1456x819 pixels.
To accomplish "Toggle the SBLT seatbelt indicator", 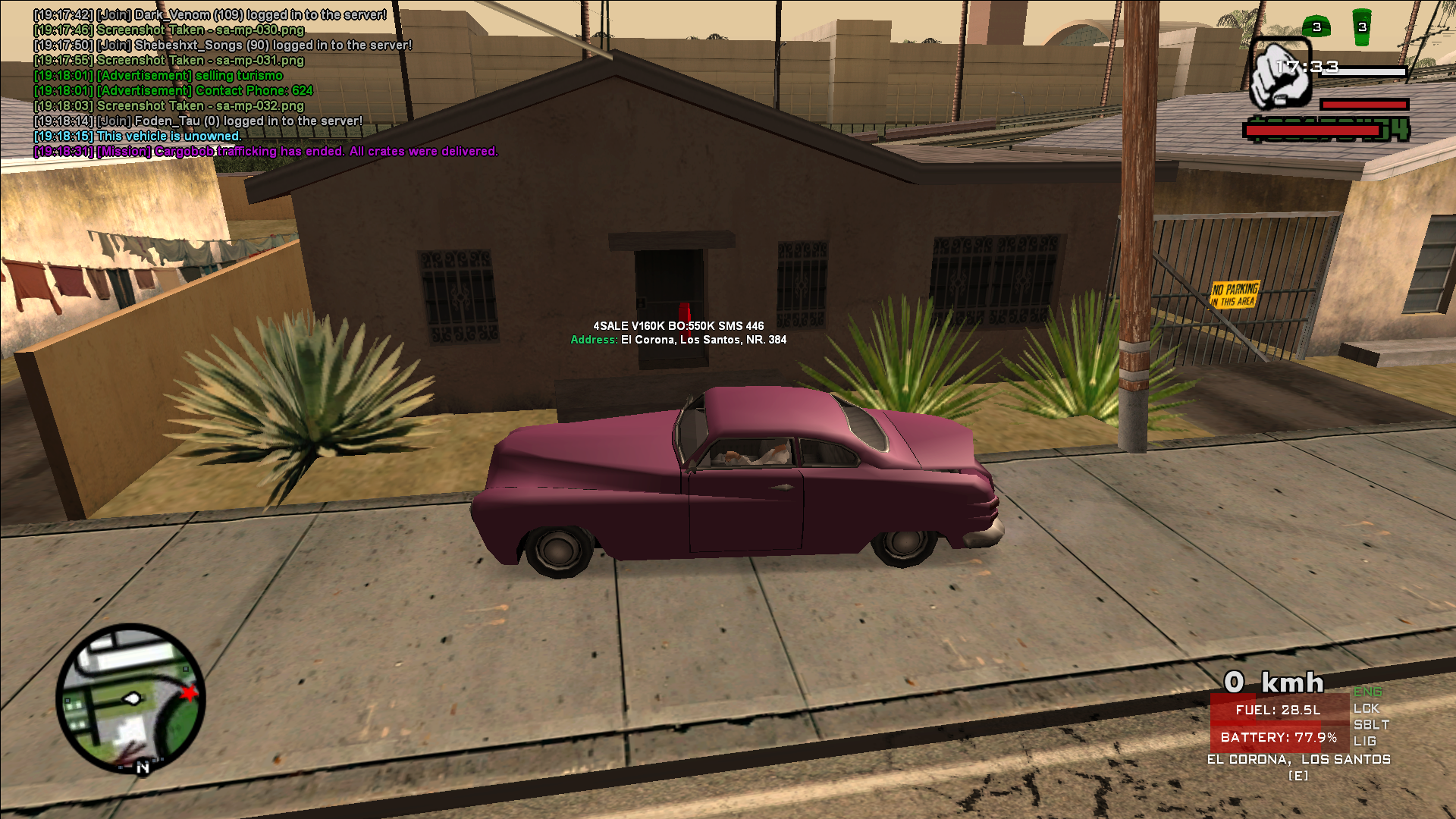I will pyautogui.click(x=1371, y=725).
